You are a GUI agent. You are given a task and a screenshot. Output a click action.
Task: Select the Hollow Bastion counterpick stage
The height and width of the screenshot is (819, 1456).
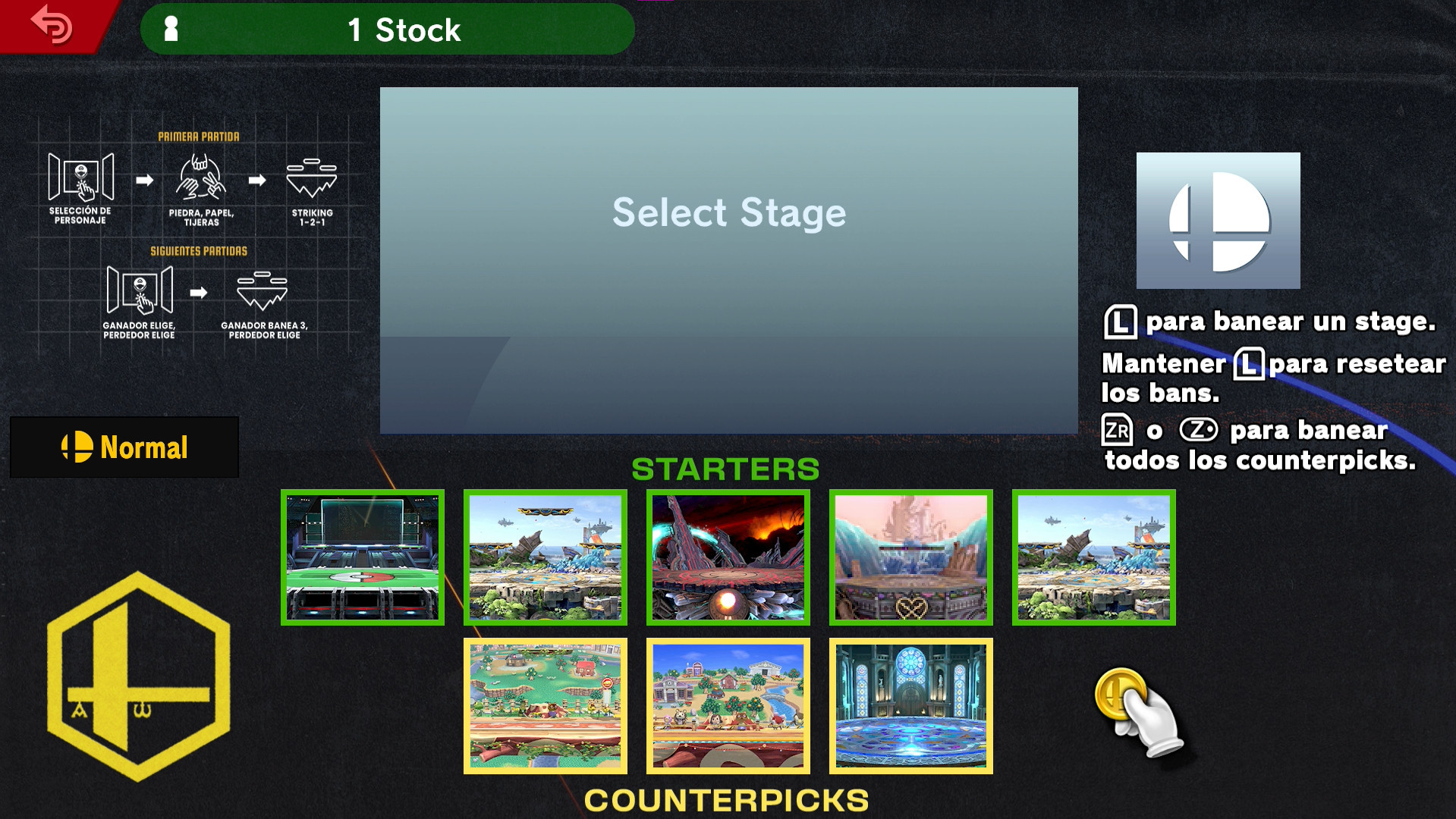[x=910, y=705]
